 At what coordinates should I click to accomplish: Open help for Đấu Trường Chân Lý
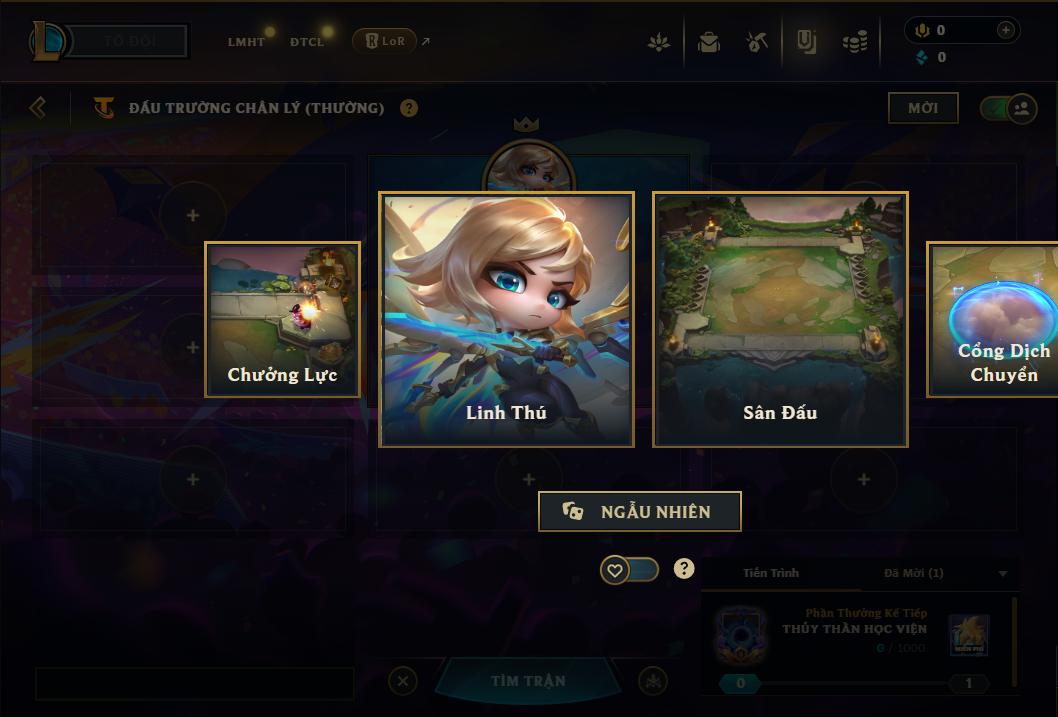409,108
